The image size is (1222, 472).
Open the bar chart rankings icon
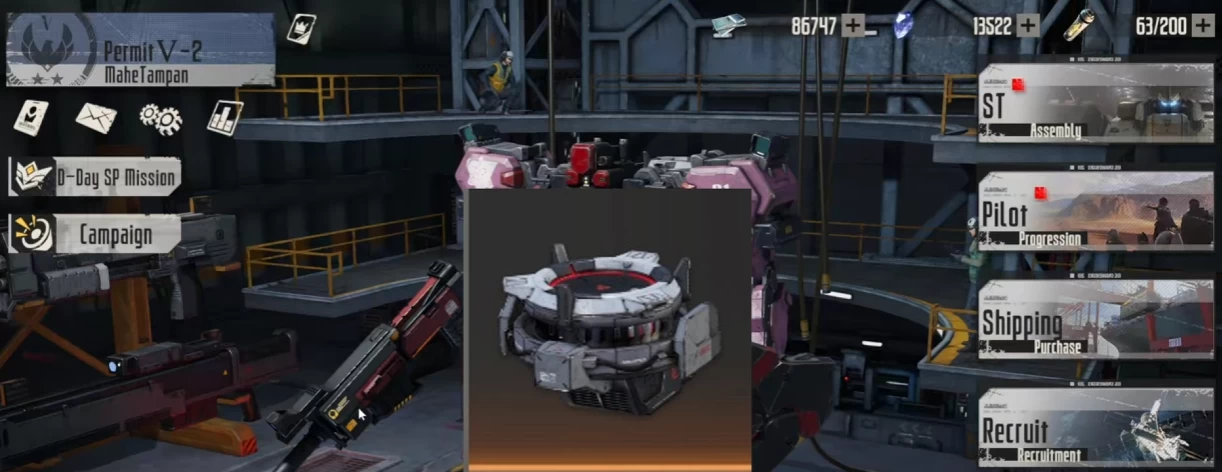pyautogui.click(x=225, y=117)
